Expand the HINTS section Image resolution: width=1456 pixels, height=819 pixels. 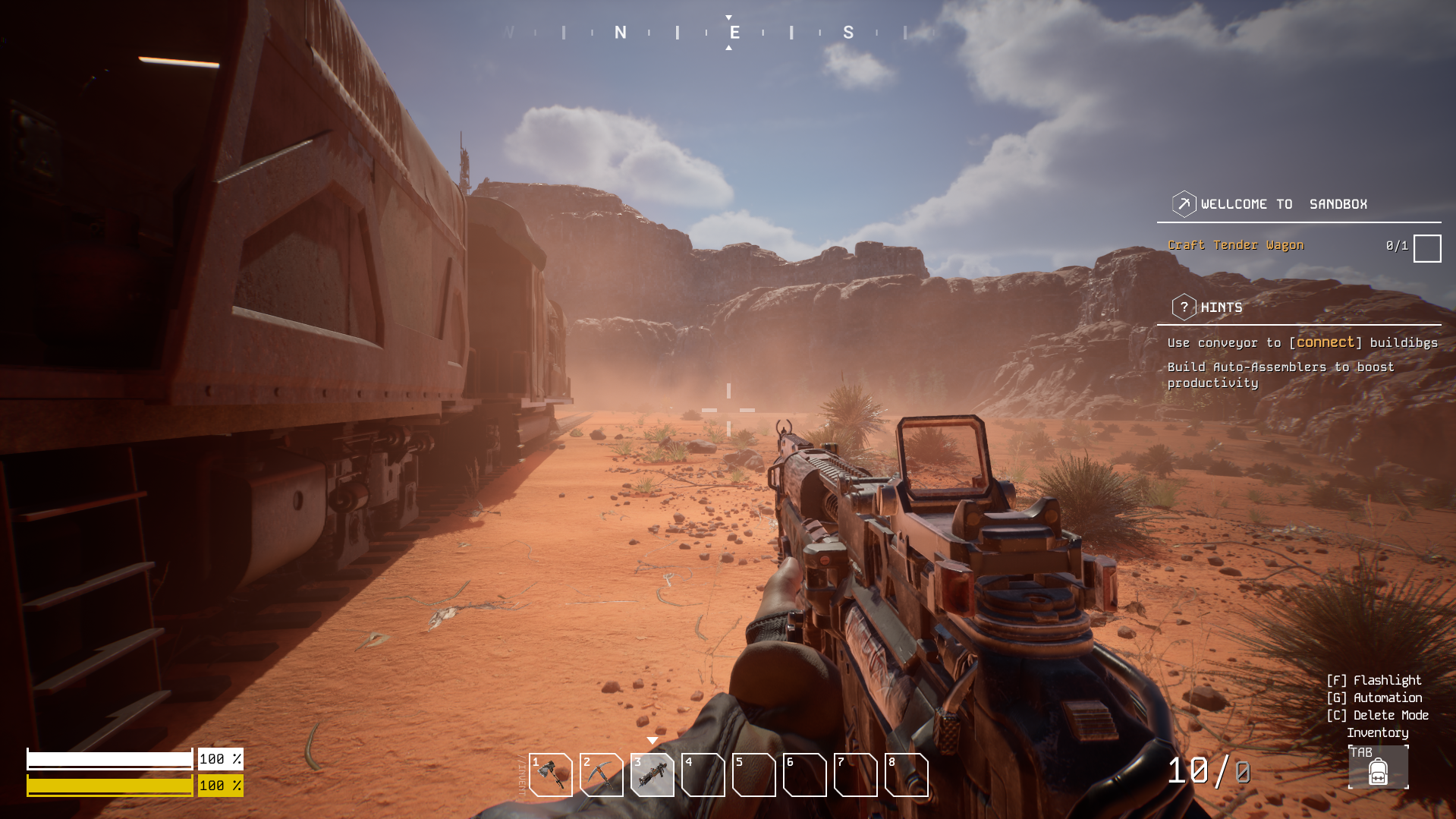click(x=1221, y=307)
